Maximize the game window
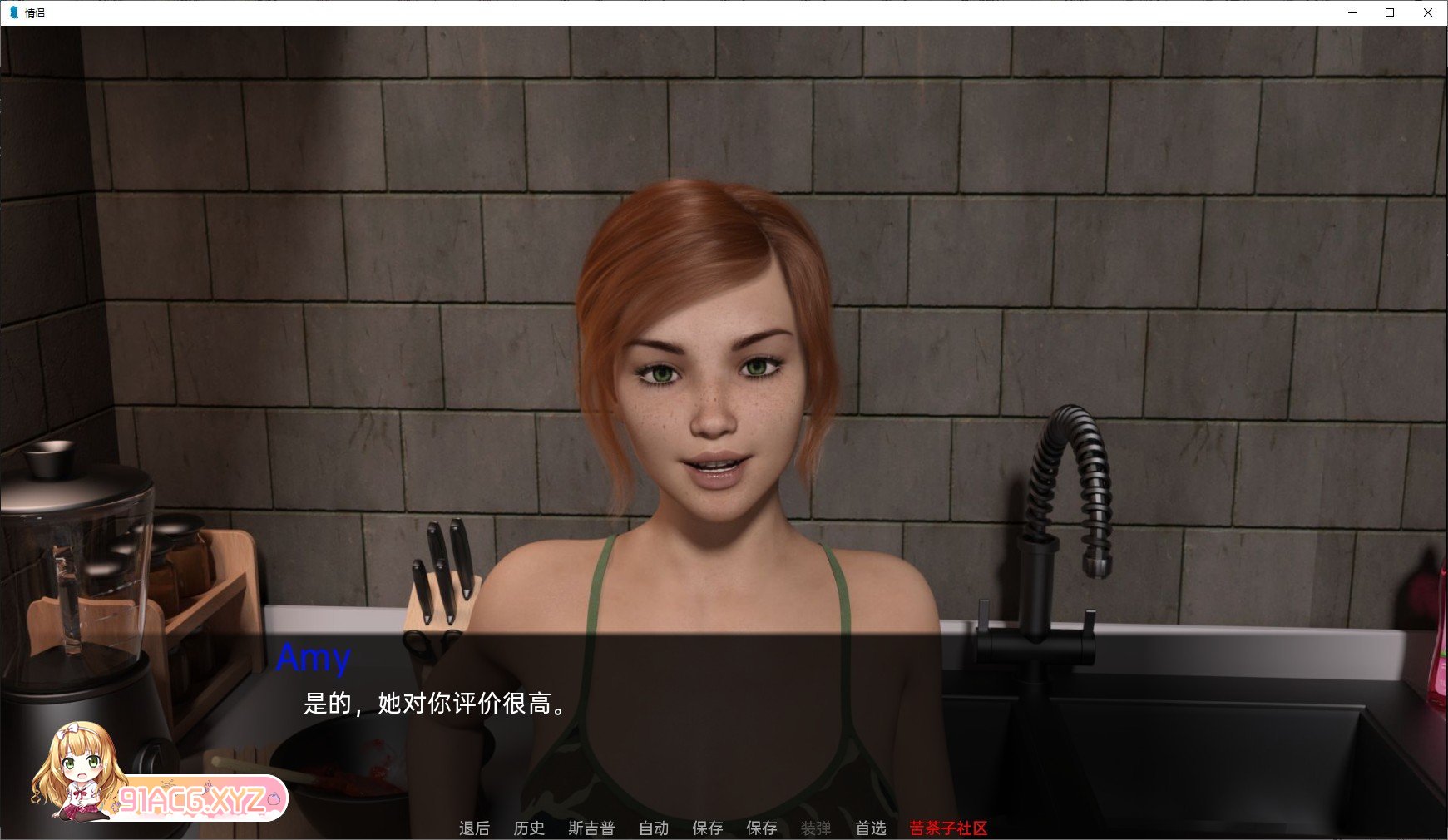The image size is (1448, 840). [1390, 12]
